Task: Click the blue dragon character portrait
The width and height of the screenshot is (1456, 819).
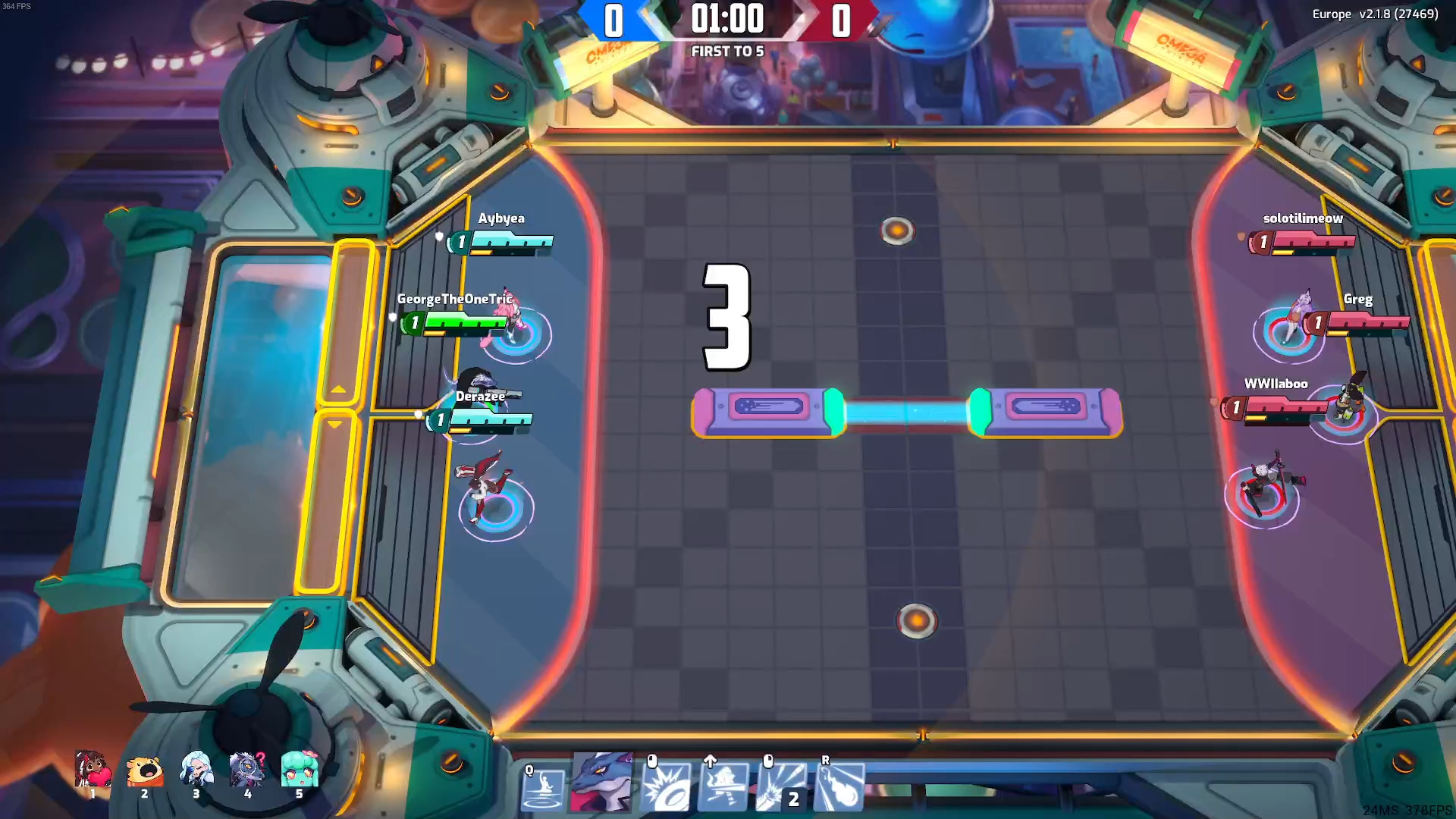Action: pyautogui.click(x=602, y=783)
